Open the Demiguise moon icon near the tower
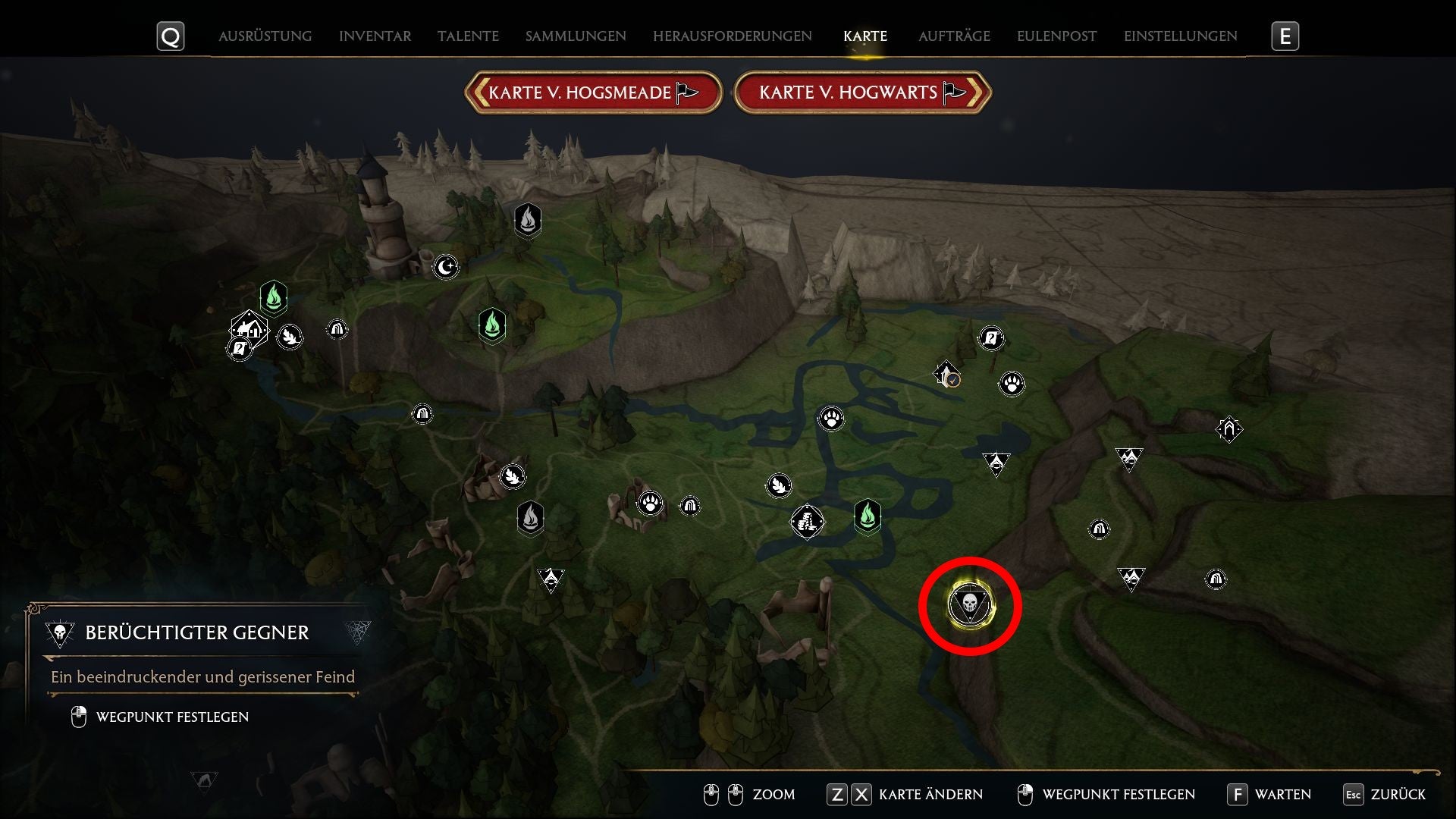 point(447,267)
